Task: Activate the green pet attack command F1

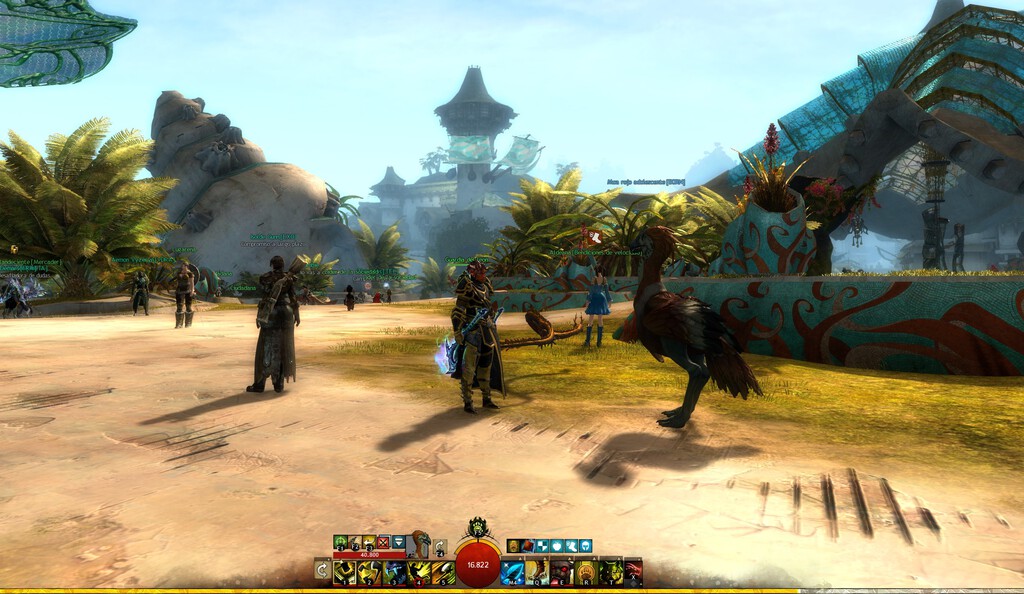Action: coord(340,542)
